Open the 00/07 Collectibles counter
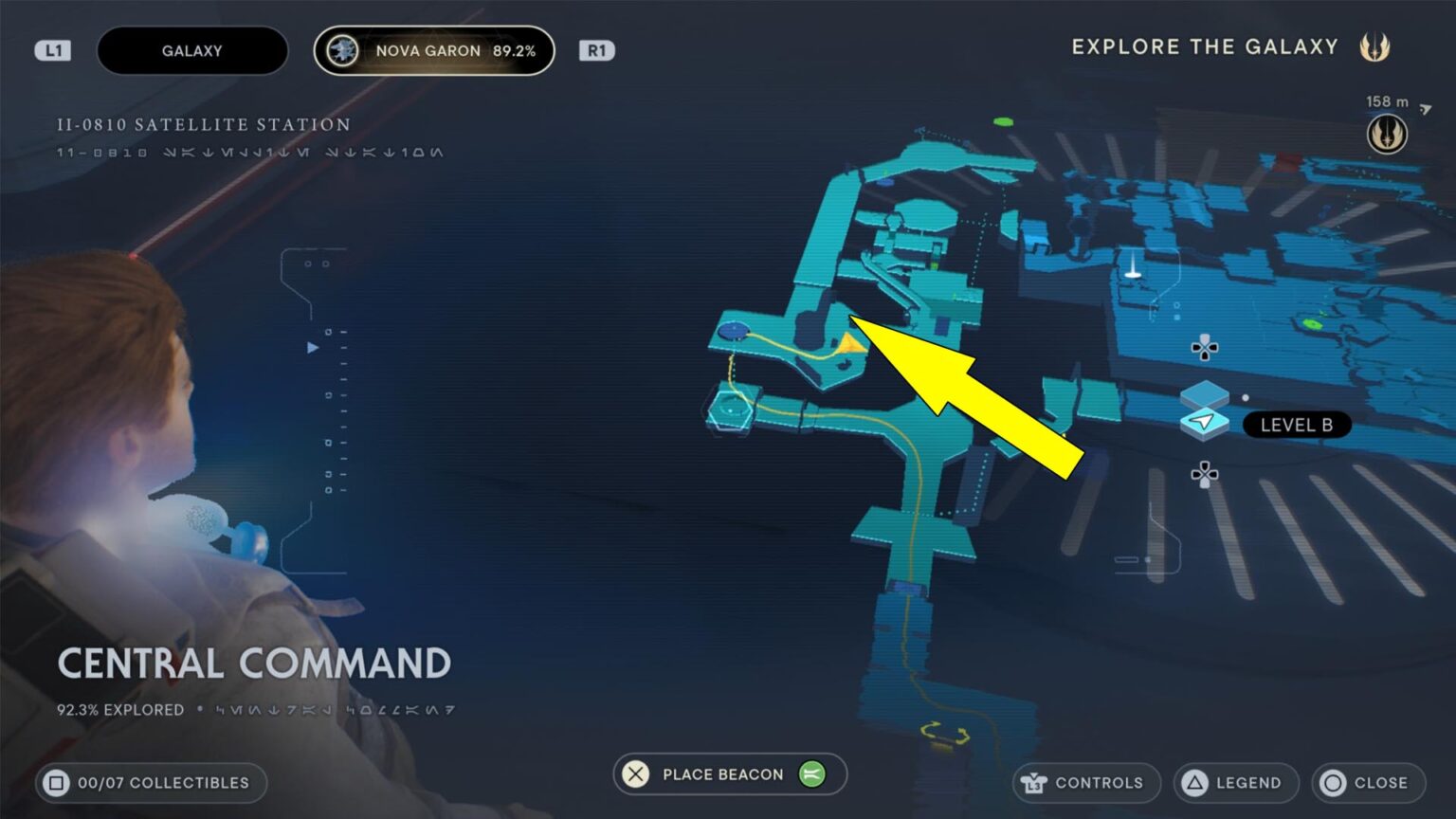Image resolution: width=1456 pixels, height=819 pixels. [149, 783]
